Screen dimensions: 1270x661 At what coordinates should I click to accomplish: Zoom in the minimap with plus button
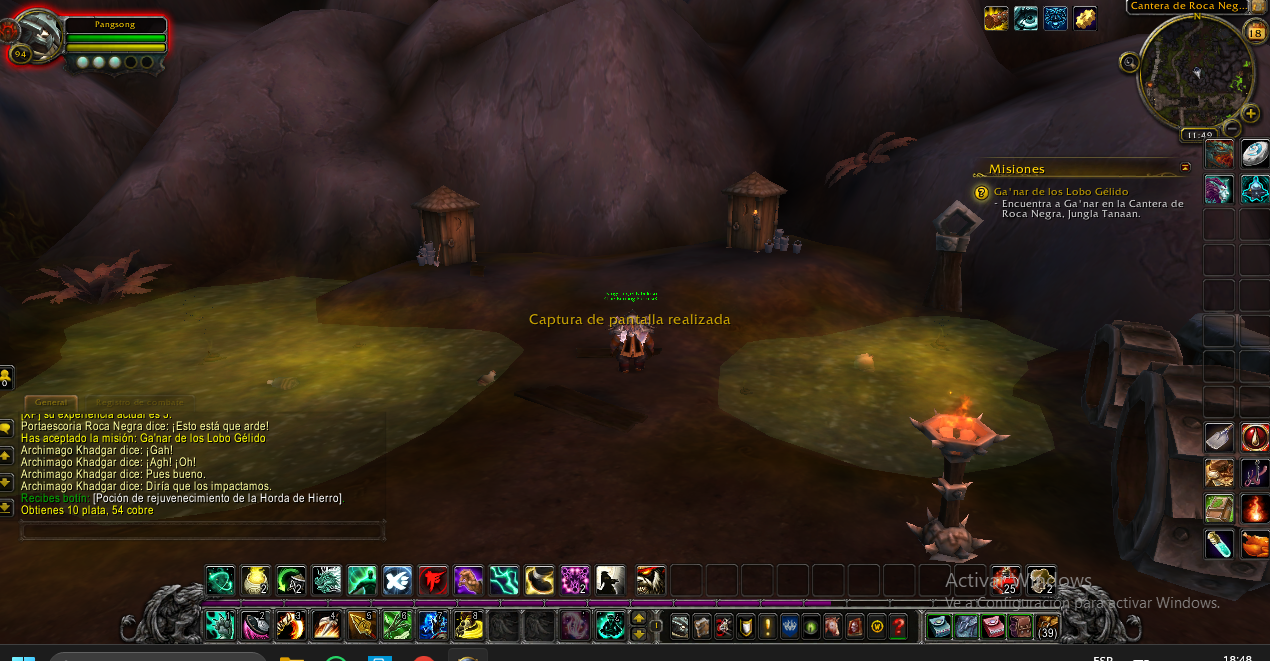[x=1250, y=113]
